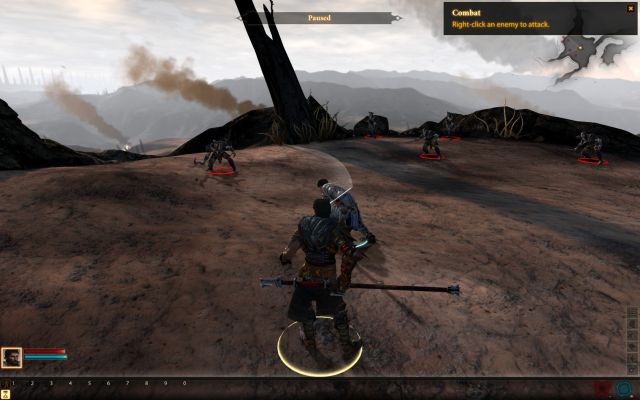640x400 pixels.
Task: Click the hourglass icon below the quickbar
Action: coord(6,395)
